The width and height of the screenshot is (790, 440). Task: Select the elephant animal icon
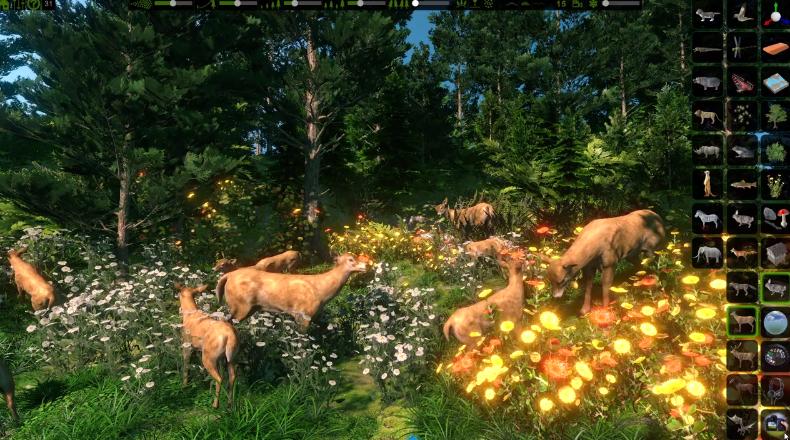point(708,254)
